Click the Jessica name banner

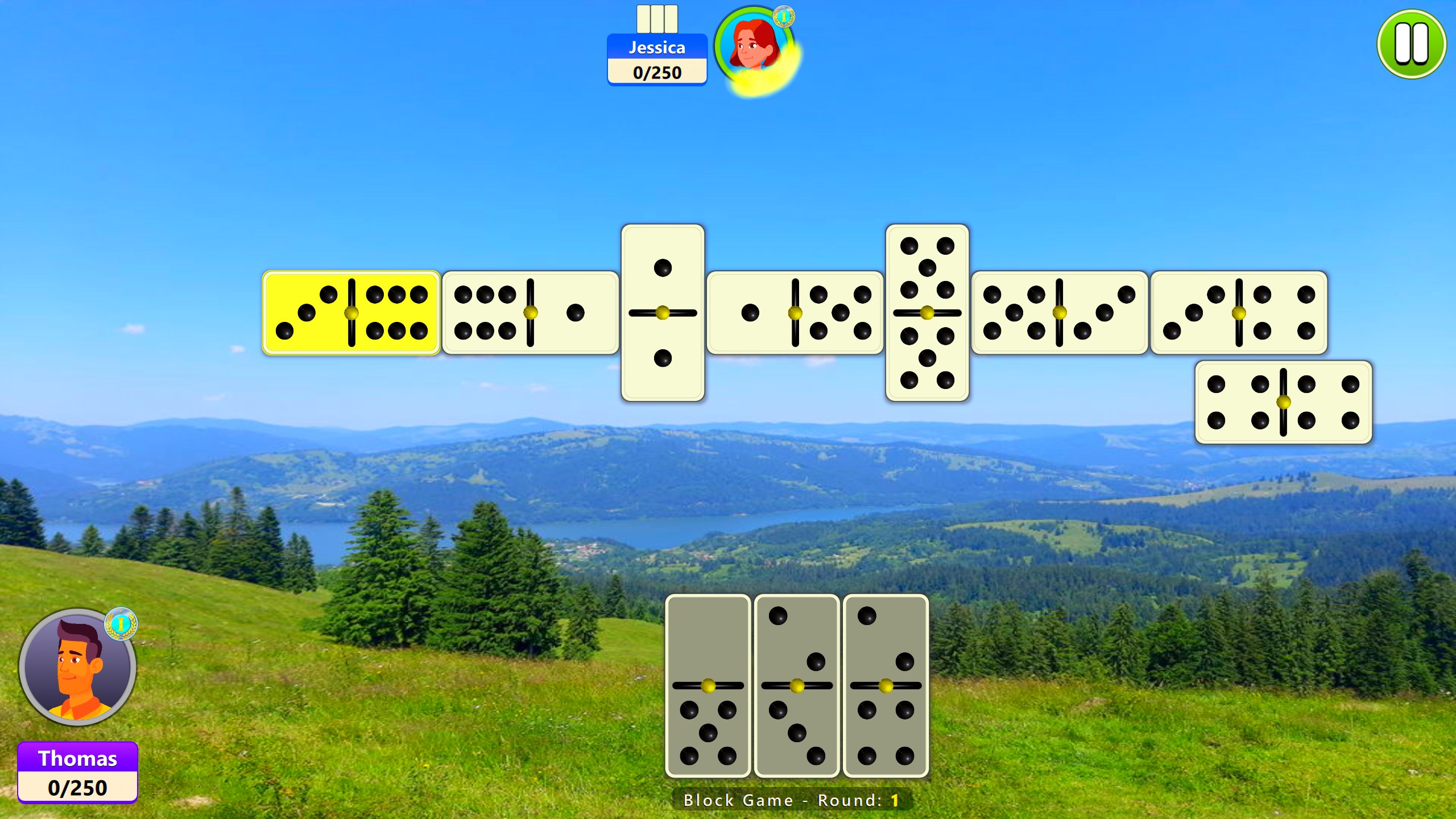(657, 48)
